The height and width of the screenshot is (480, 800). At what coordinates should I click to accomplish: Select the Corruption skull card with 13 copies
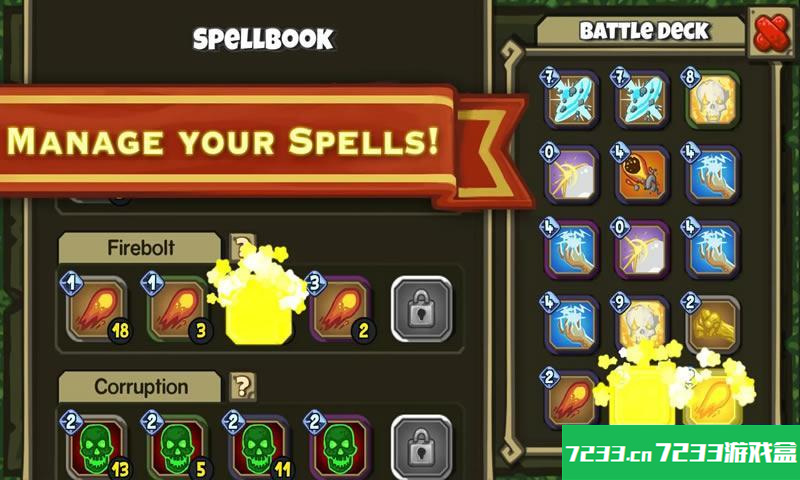97,448
